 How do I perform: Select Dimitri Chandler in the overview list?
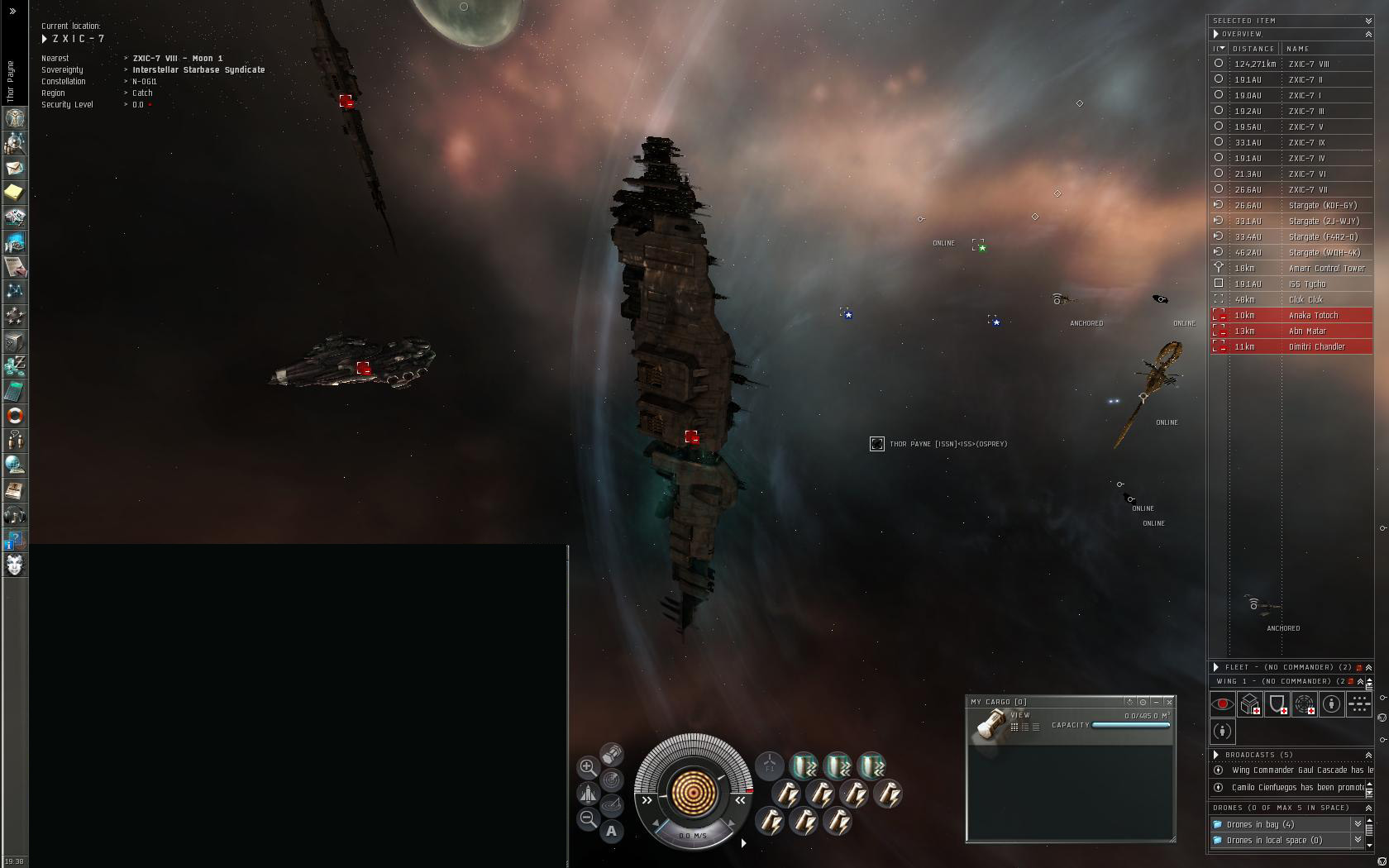(1316, 346)
